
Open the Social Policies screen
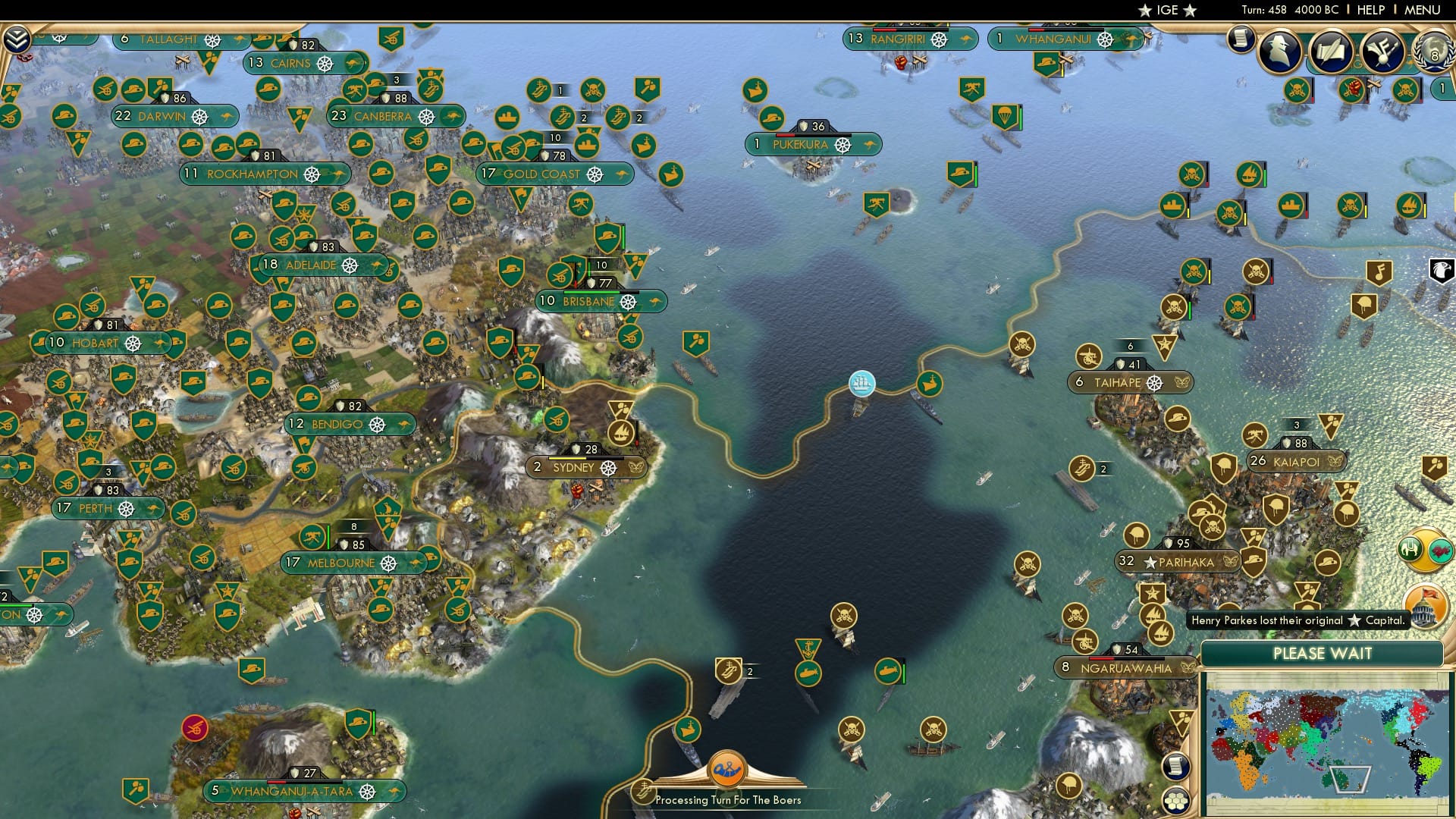[x=1332, y=49]
